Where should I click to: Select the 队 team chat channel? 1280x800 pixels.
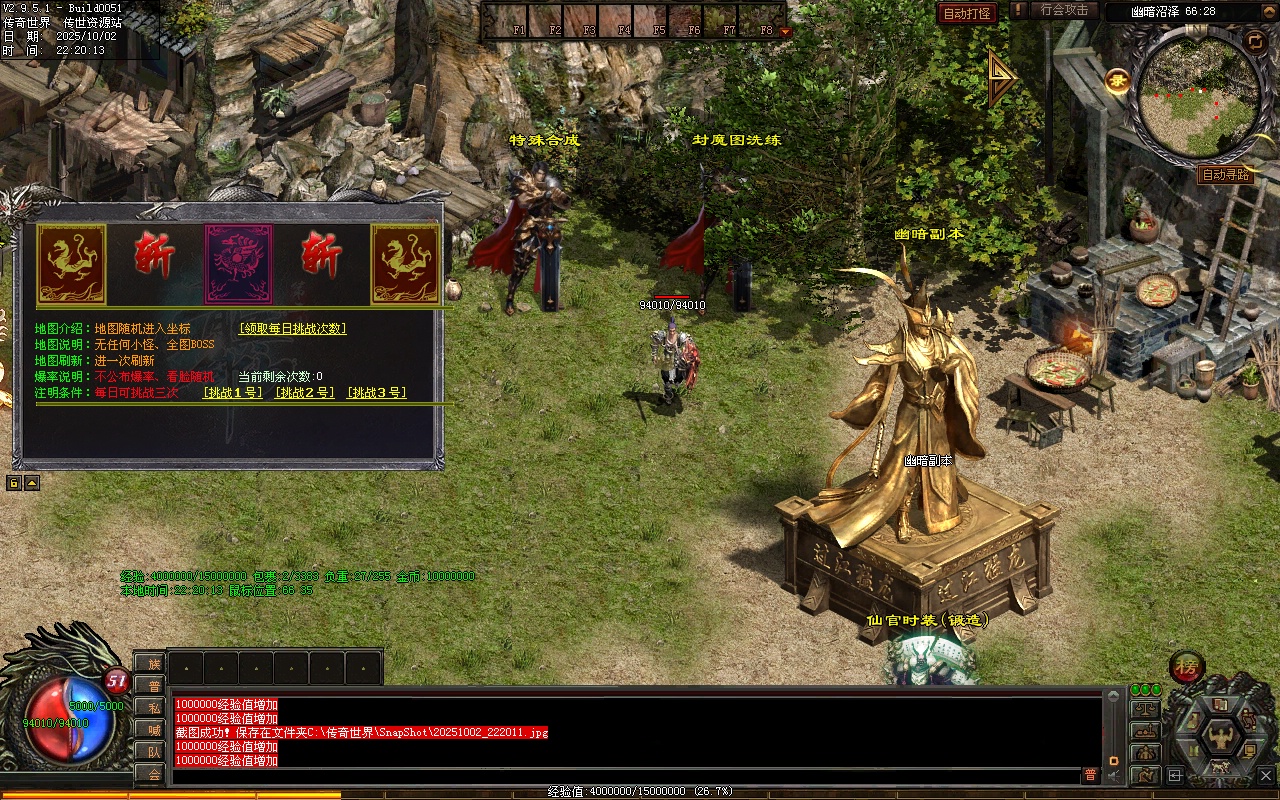(153, 752)
